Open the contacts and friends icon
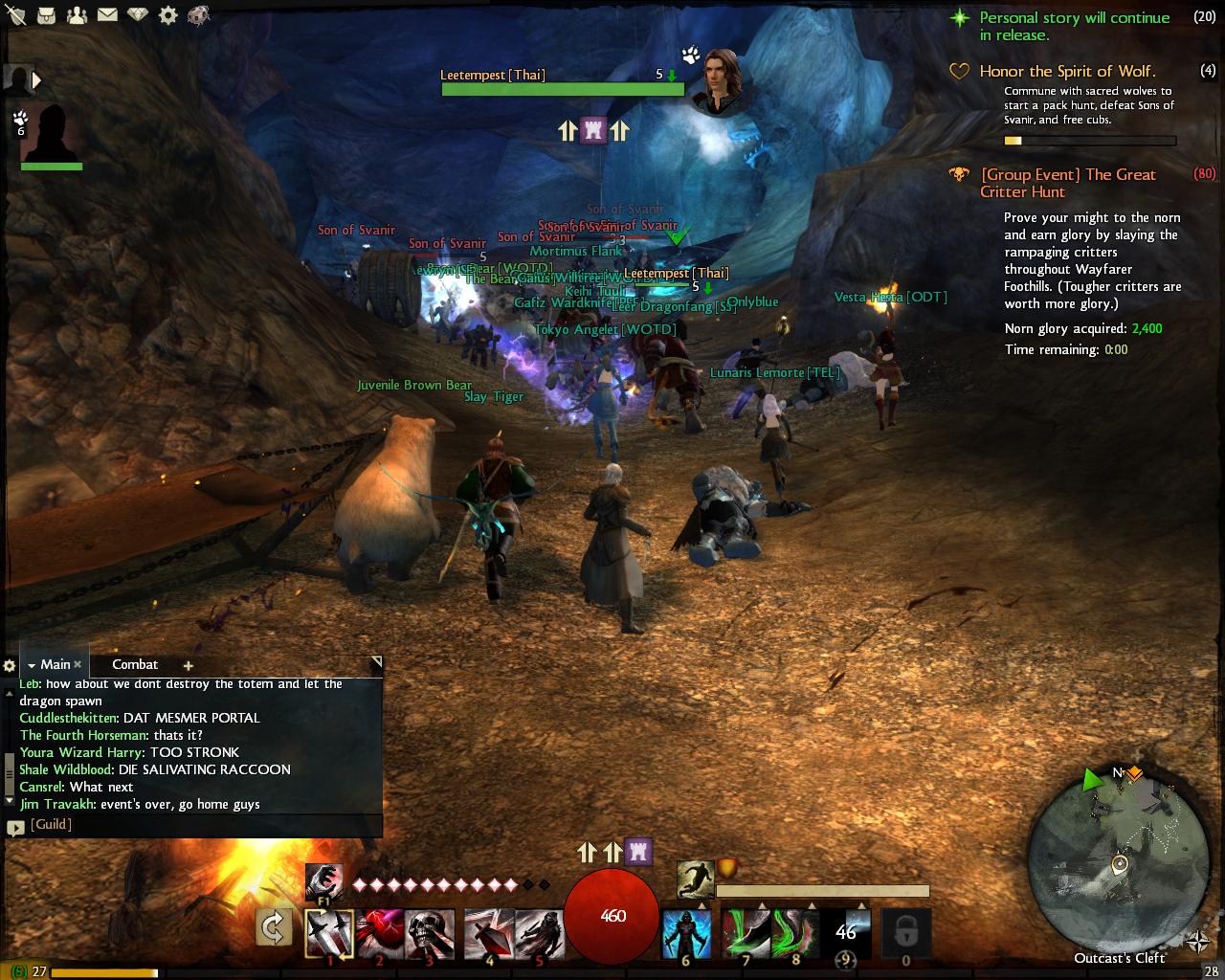The width and height of the screenshot is (1225, 980). [77, 15]
